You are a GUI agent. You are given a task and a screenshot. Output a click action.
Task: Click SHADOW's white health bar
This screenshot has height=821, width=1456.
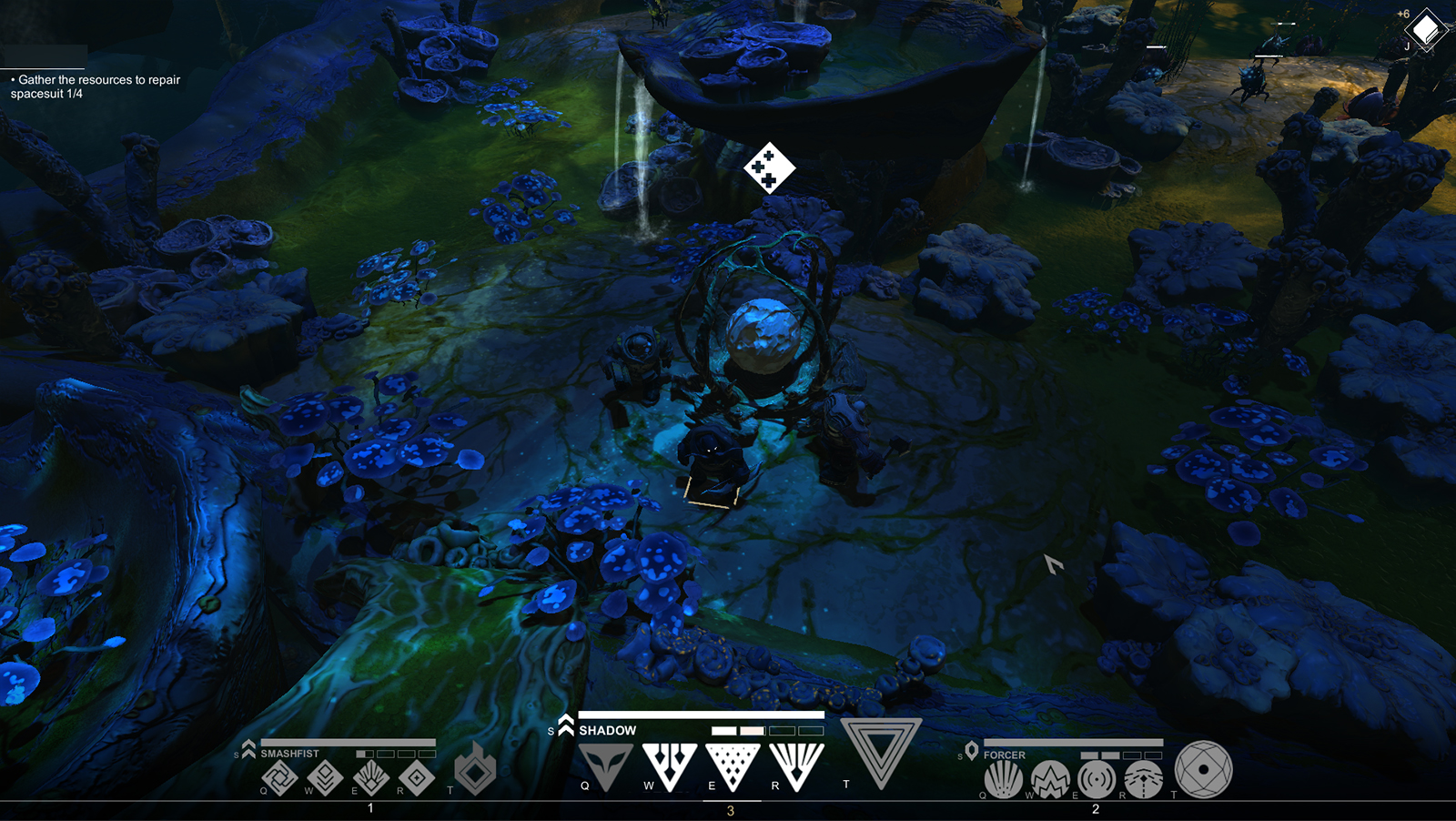point(701,715)
